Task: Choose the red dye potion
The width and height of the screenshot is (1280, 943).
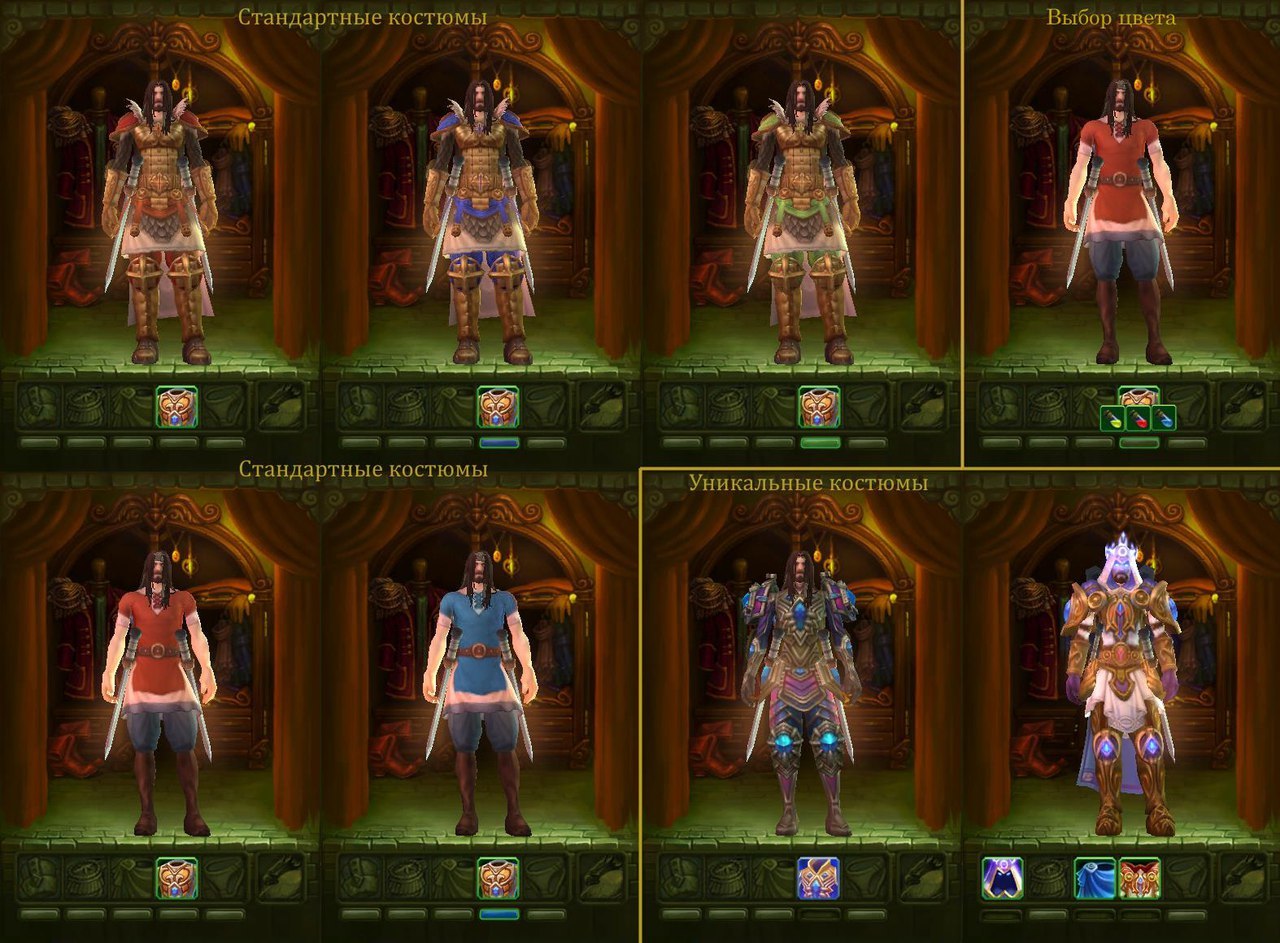Action: click(x=1139, y=418)
